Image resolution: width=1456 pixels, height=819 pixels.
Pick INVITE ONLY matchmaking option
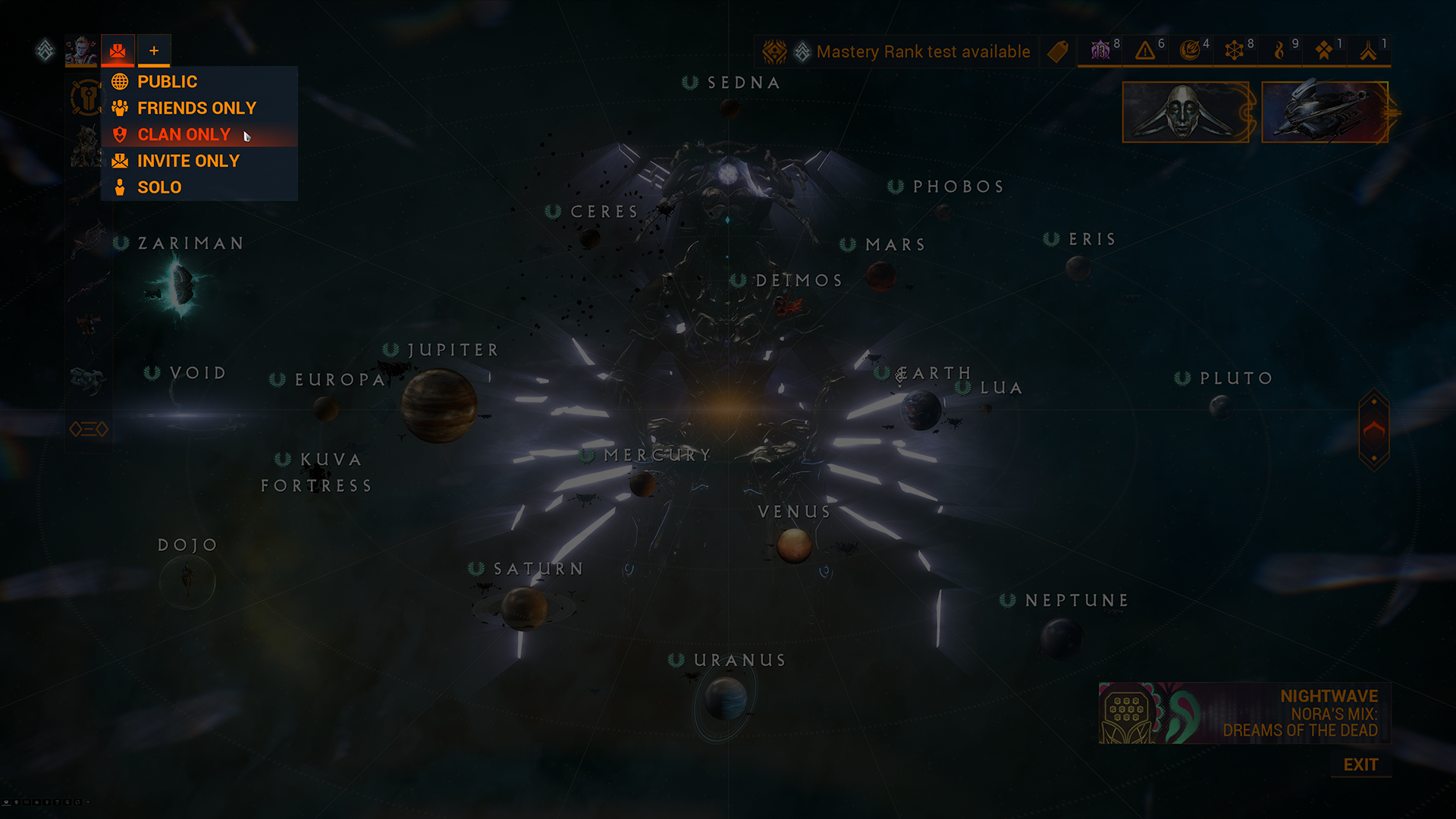pos(188,162)
